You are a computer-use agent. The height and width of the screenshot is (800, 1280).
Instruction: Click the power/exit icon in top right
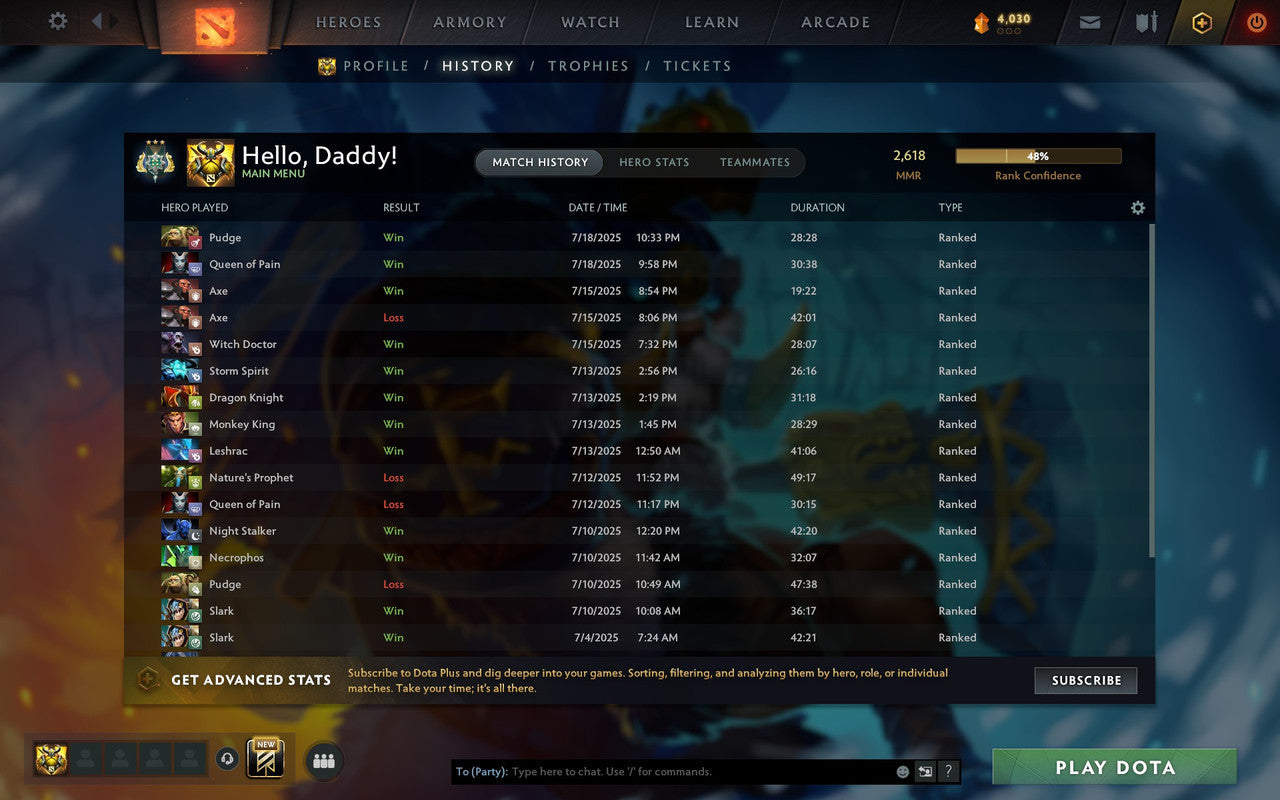coord(1256,21)
